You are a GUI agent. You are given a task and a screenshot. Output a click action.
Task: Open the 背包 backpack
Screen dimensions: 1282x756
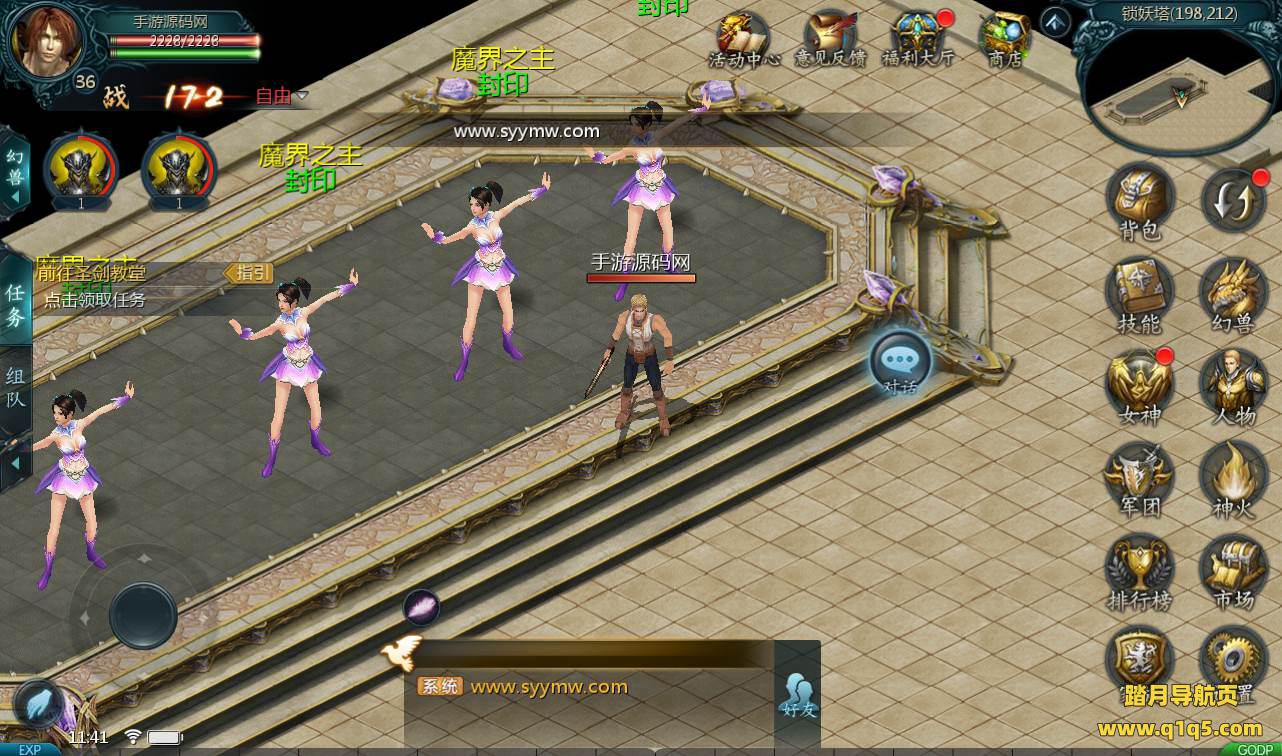click(1139, 199)
